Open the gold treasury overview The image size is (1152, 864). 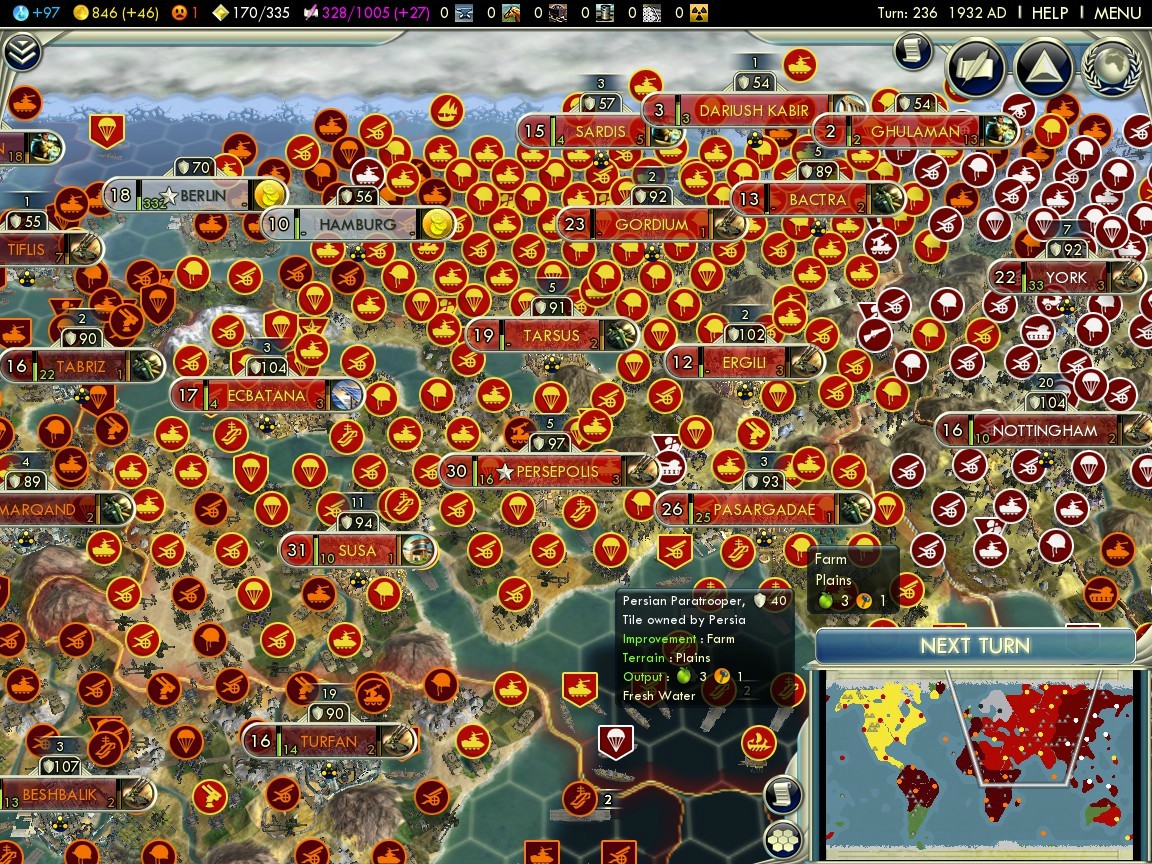[x=107, y=13]
